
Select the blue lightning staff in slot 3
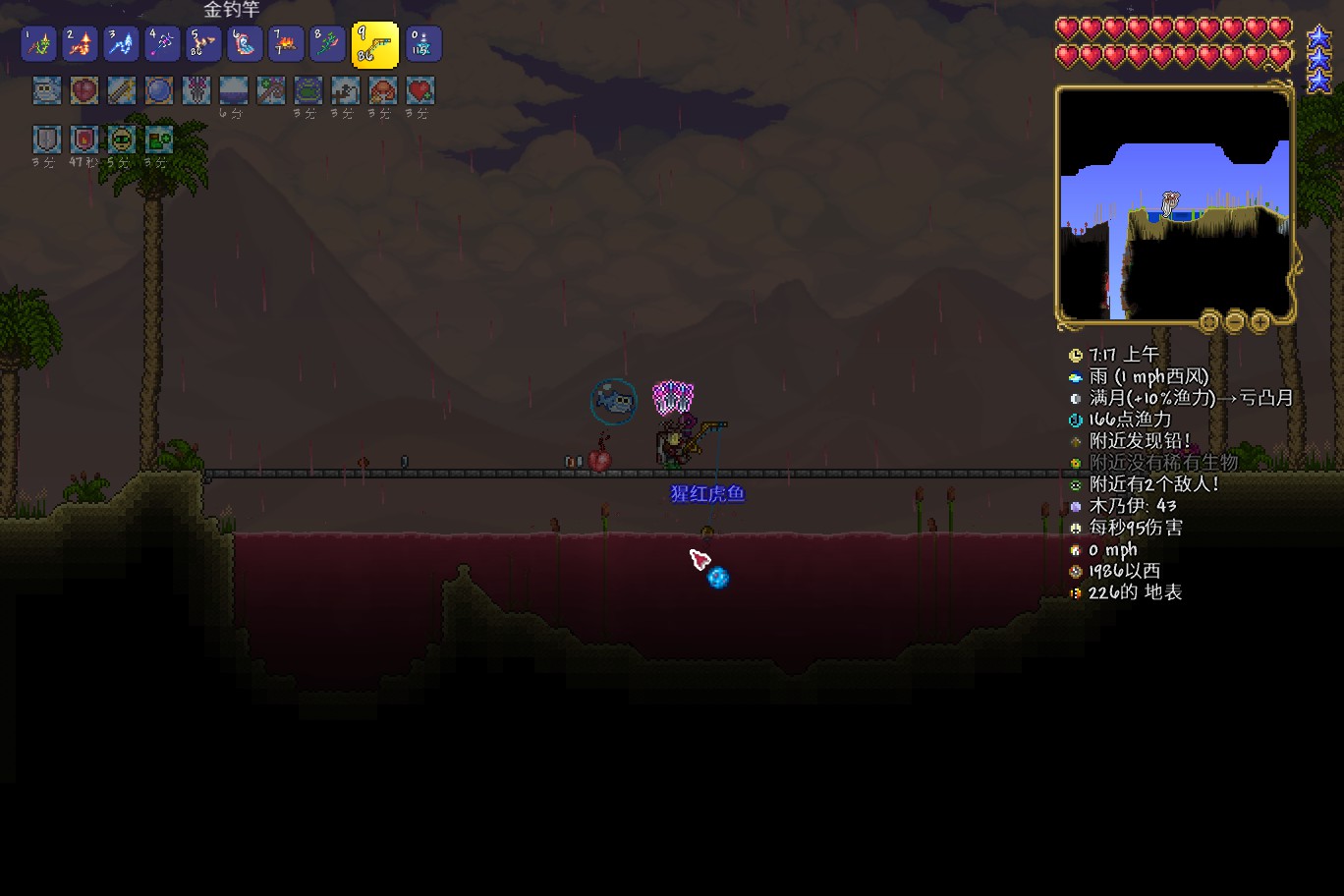click(x=122, y=44)
